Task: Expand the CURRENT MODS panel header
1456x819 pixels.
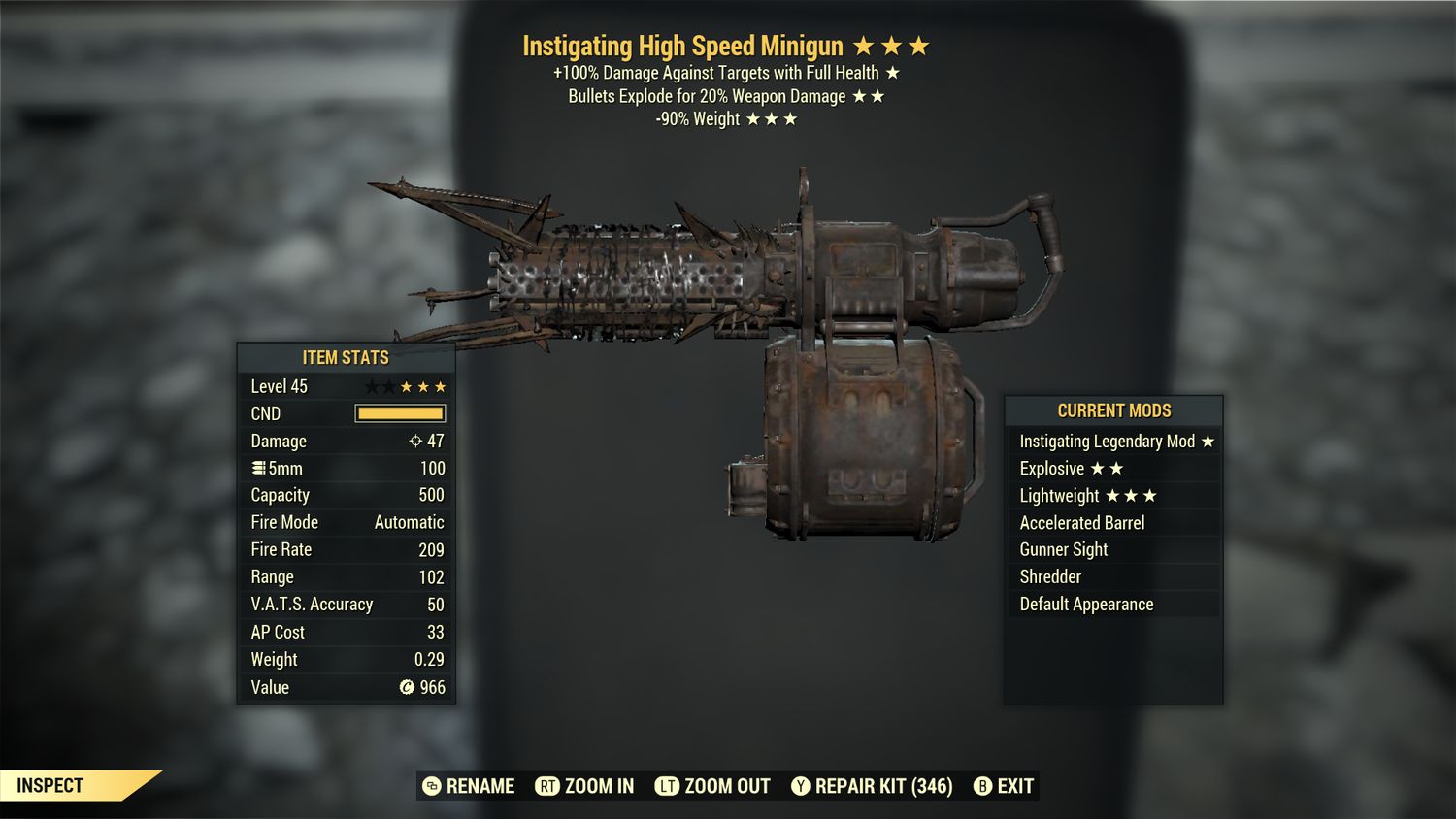Action: (1113, 410)
